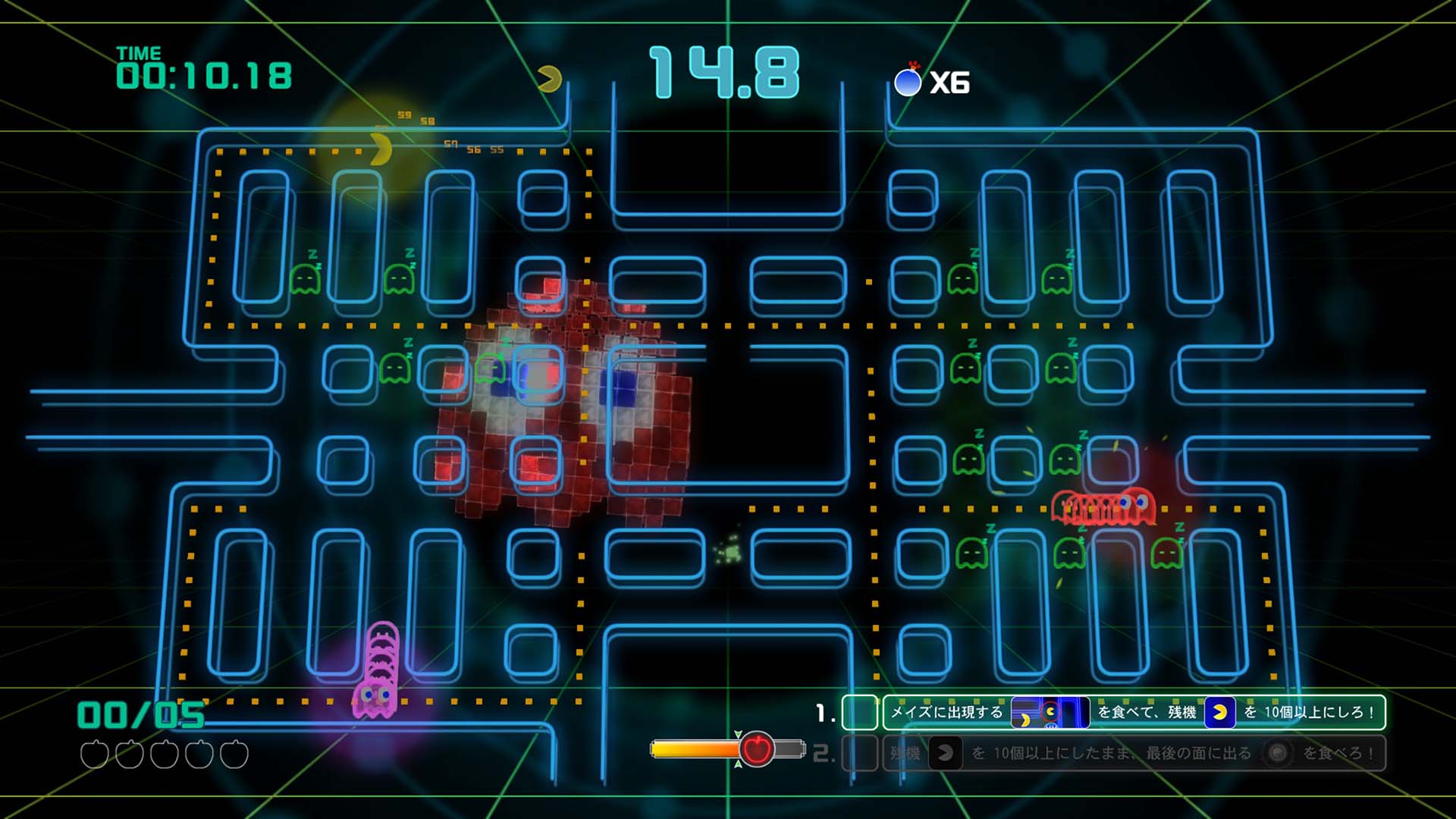Select the greyed-out second mission objective
1456x819 pixels.
(1133, 753)
